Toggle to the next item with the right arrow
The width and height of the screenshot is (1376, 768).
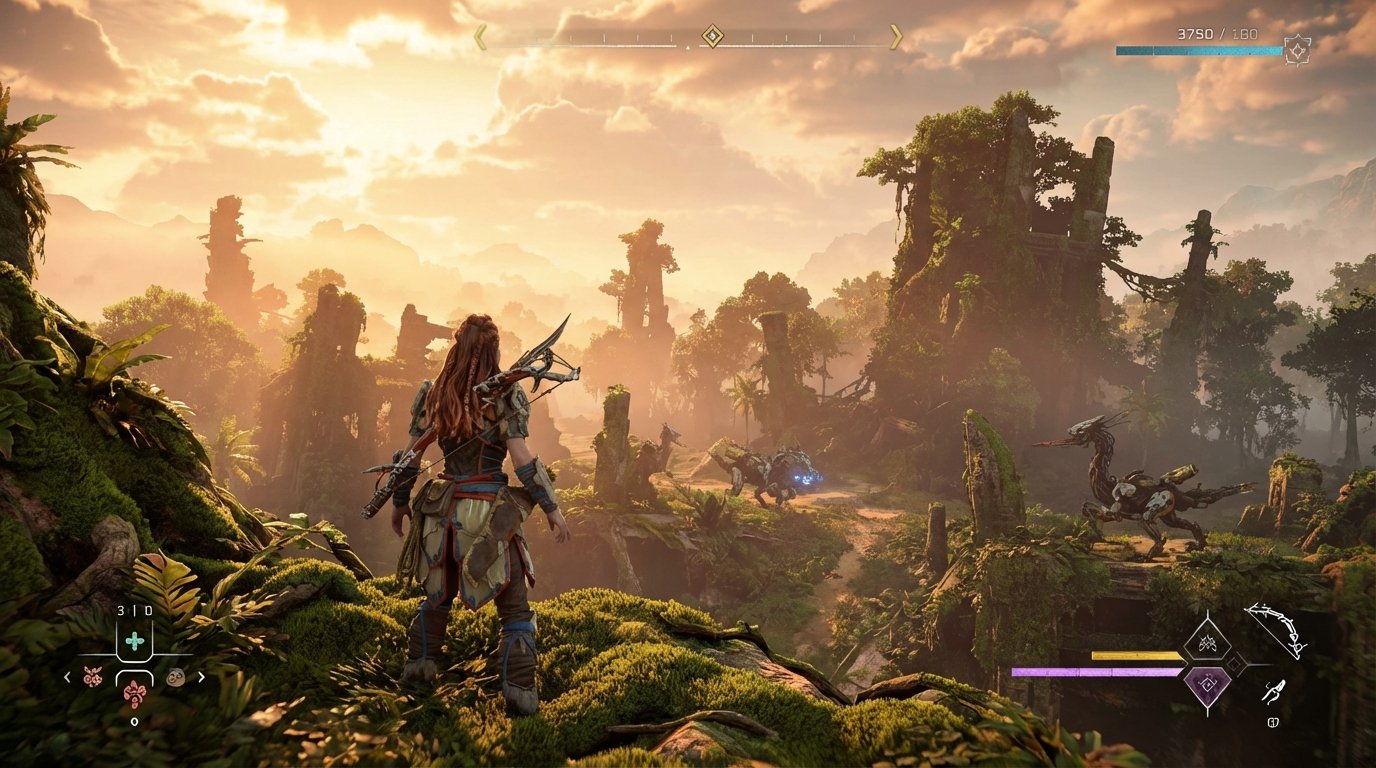tap(202, 676)
